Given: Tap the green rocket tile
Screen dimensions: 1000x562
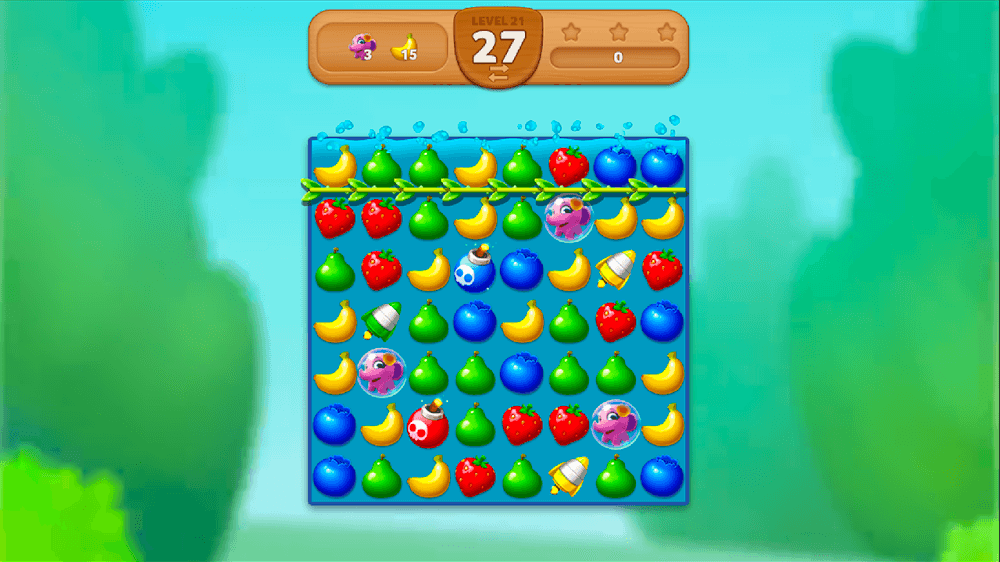Looking at the screenshot, I should tap(381, 321).
